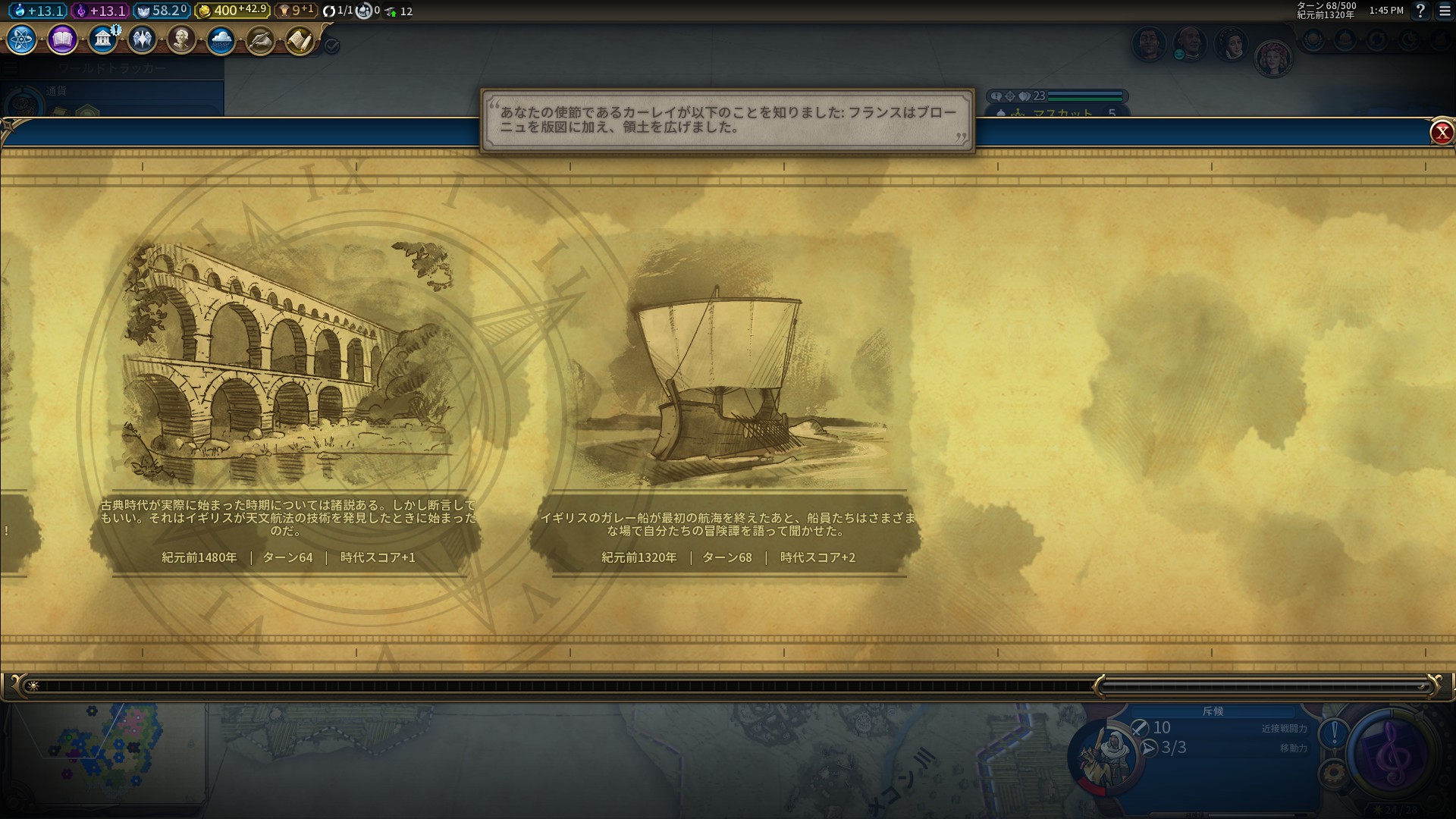Screen dimensions: 1456x819
Task: Open the civics tree book icon
Action: (62, 39)
